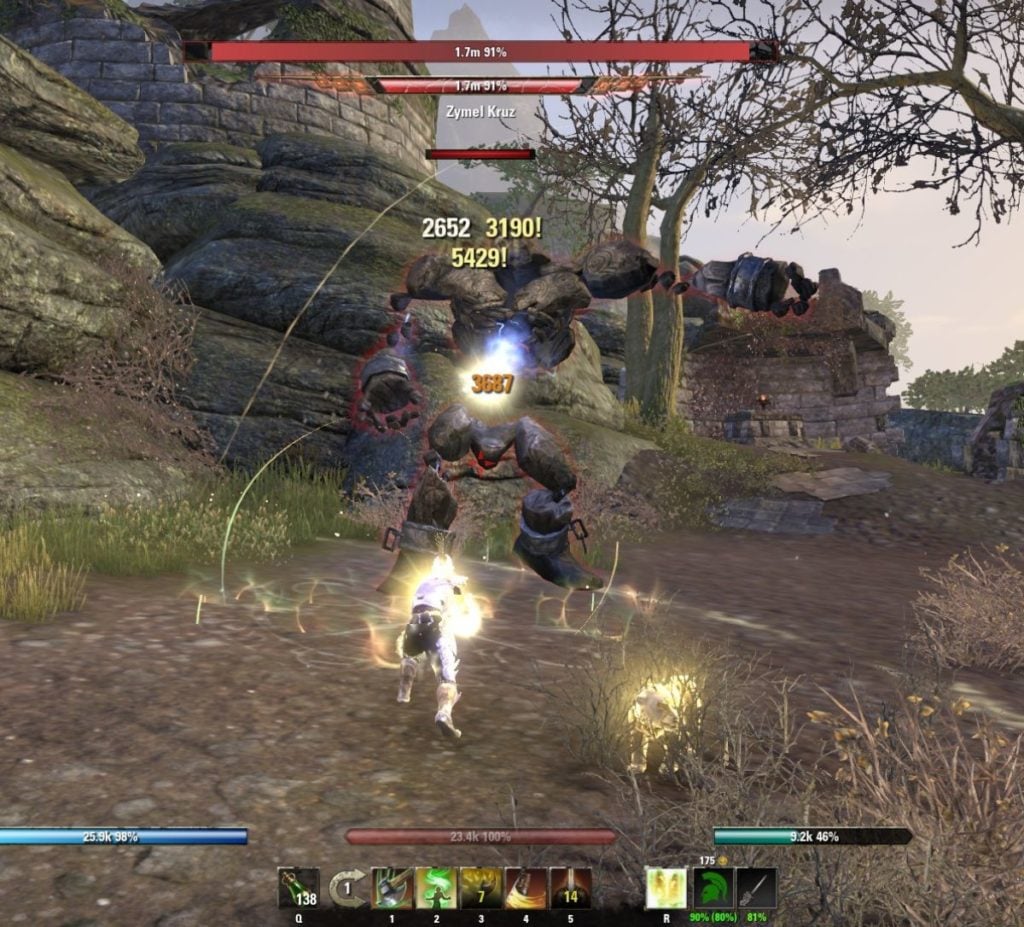Cast the green glowing figure ability
Viewport: 1024px width, 927px height.
(436, 888)
